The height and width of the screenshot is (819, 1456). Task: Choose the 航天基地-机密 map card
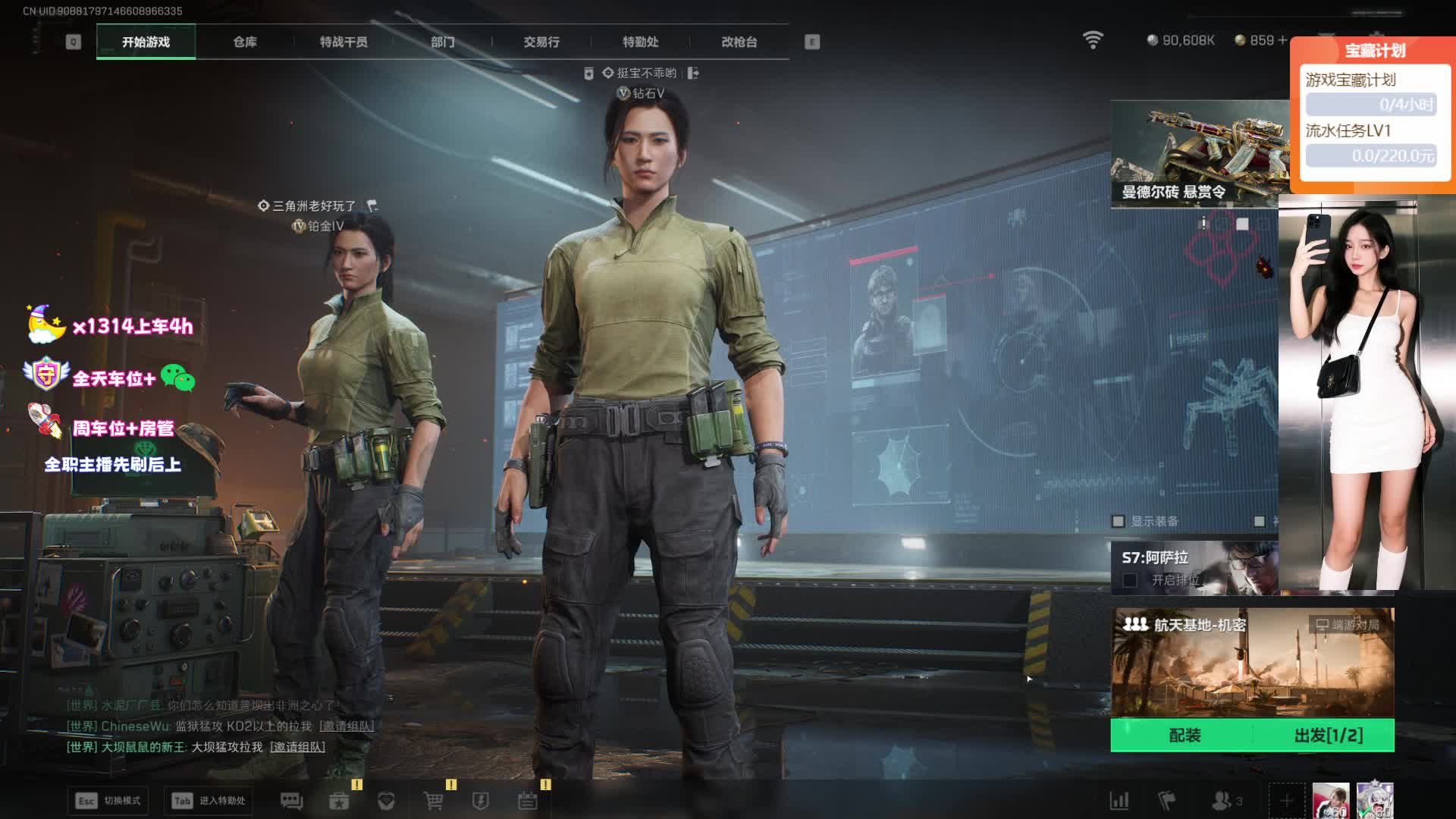click(x=1252, y=662)
